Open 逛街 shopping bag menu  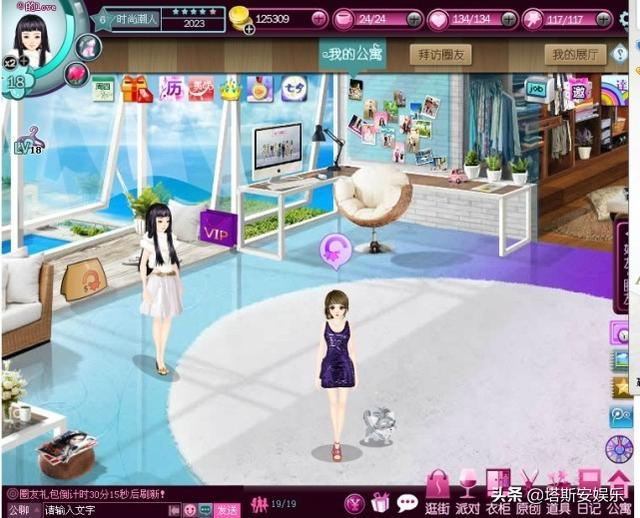437,492
